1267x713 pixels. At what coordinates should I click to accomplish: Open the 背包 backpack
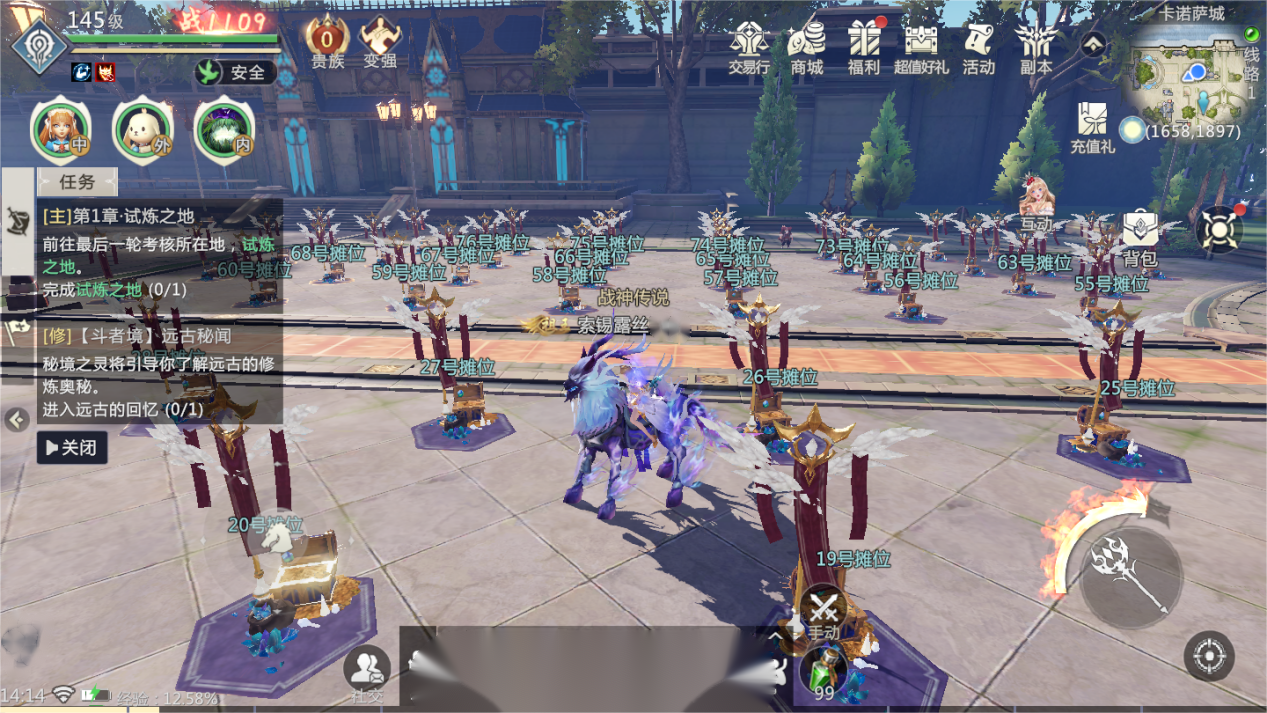pos(1140,238)
